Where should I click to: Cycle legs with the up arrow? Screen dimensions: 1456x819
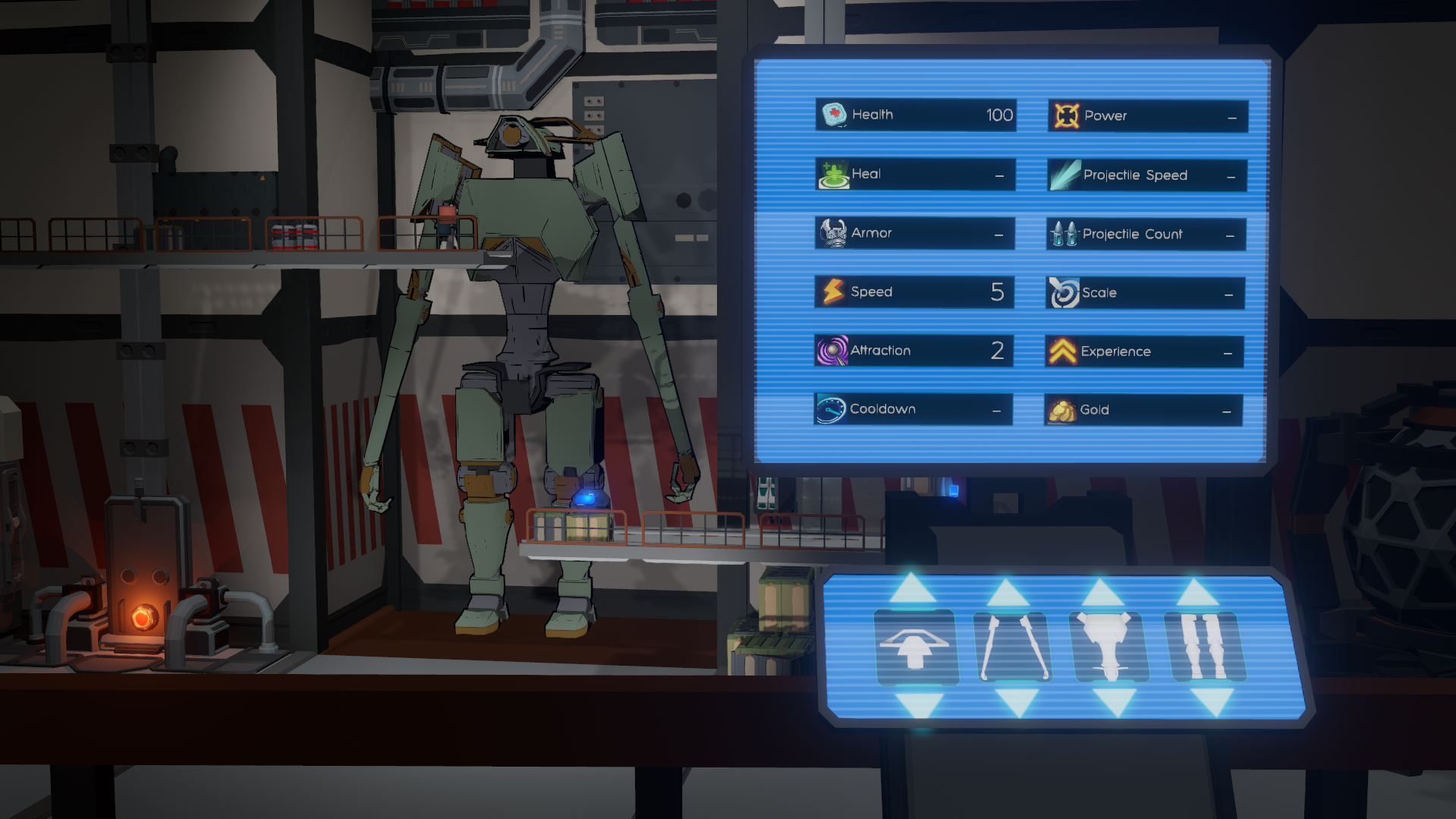pos(1198,594)
